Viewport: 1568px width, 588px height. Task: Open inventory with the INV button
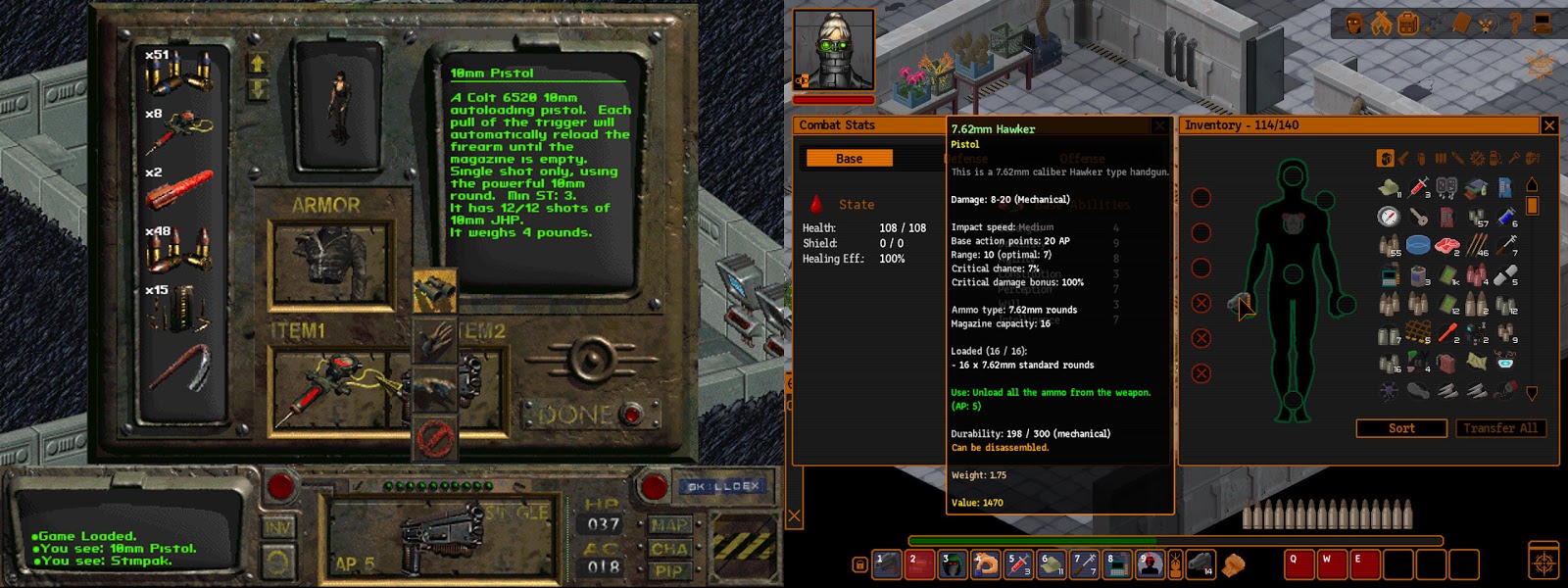[278, 527]
